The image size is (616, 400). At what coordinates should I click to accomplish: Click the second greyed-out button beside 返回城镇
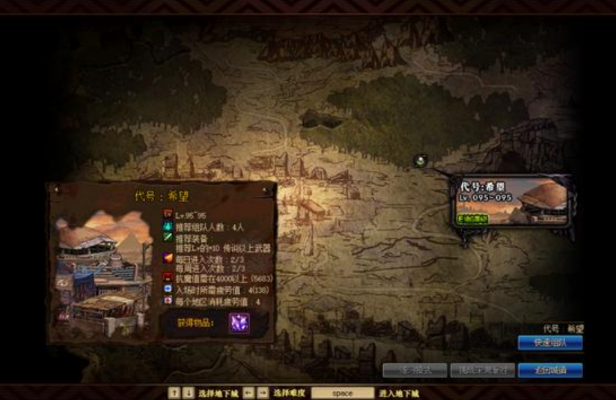(x=481, y=370)
